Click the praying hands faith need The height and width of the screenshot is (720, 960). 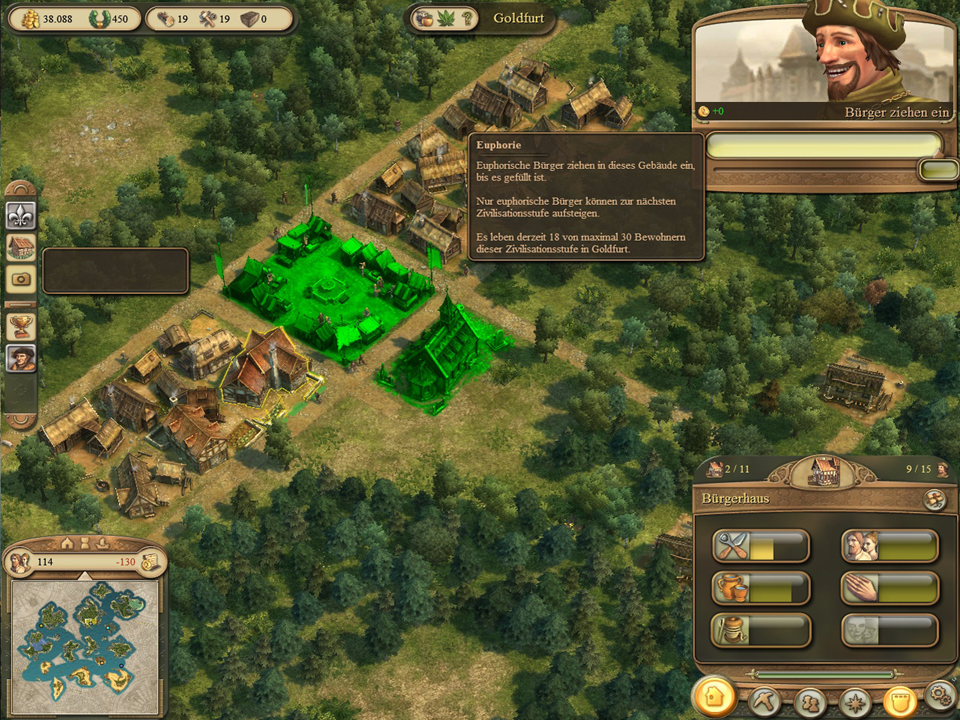pyautogui.click(x=890, y=588)
